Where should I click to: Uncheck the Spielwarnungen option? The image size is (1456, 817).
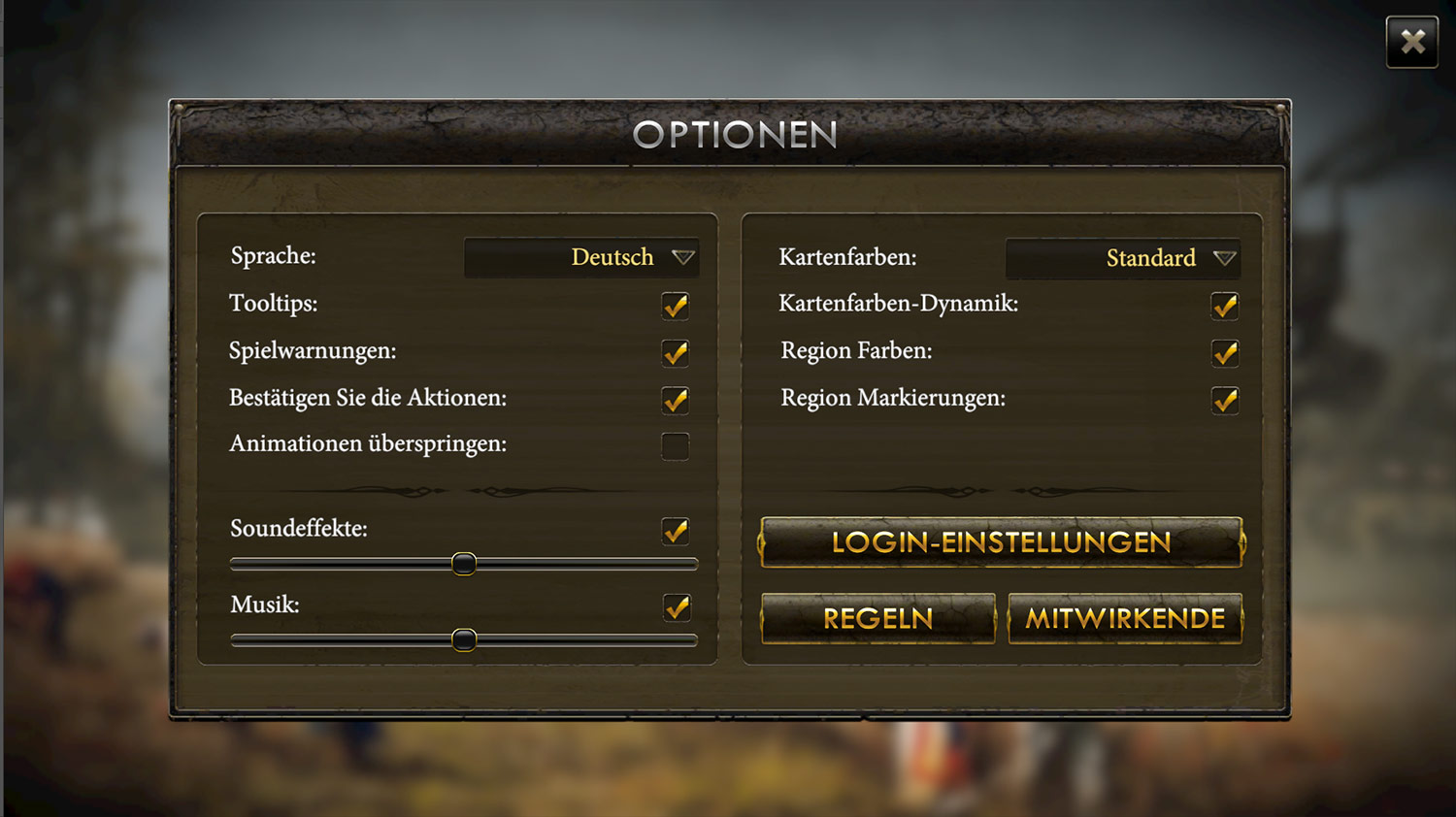point(675,353)
